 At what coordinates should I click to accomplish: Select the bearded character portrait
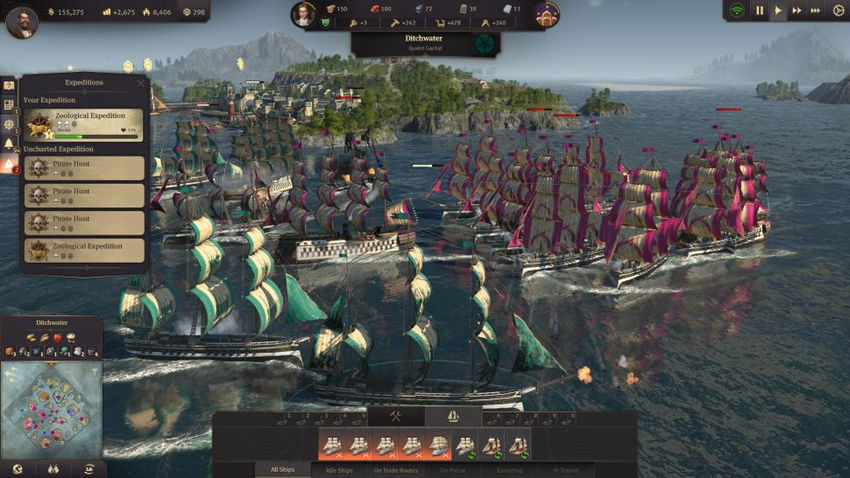point(303,14)
